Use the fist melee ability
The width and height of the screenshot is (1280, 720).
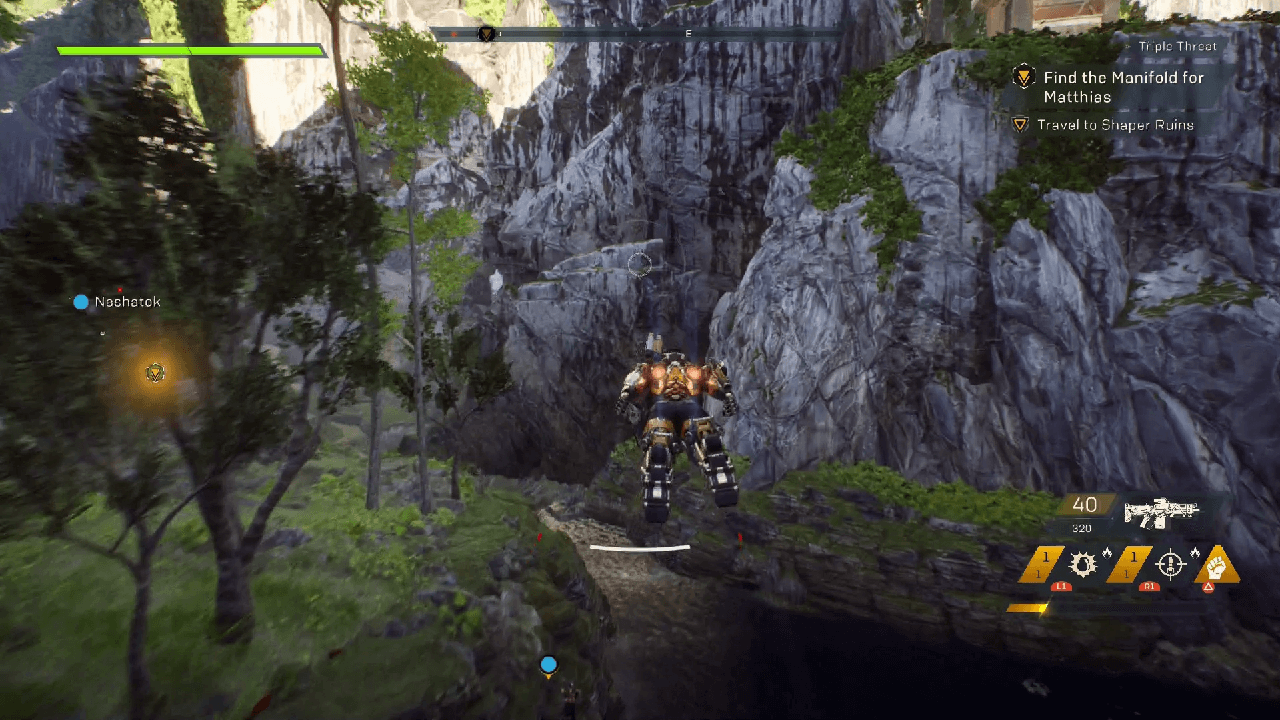pos(1216,566)
